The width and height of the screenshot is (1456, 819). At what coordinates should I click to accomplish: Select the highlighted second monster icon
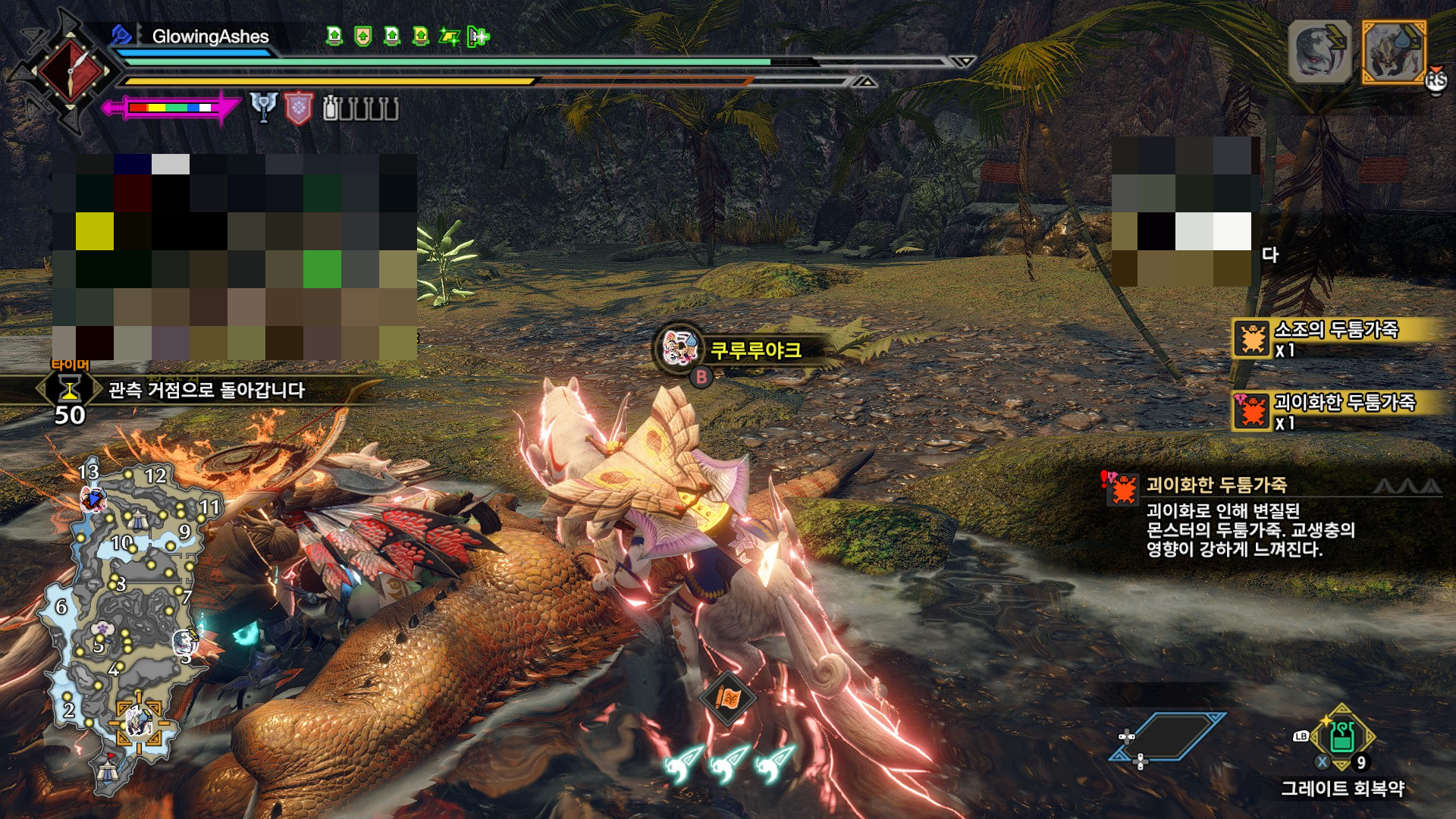(1394, 52)
